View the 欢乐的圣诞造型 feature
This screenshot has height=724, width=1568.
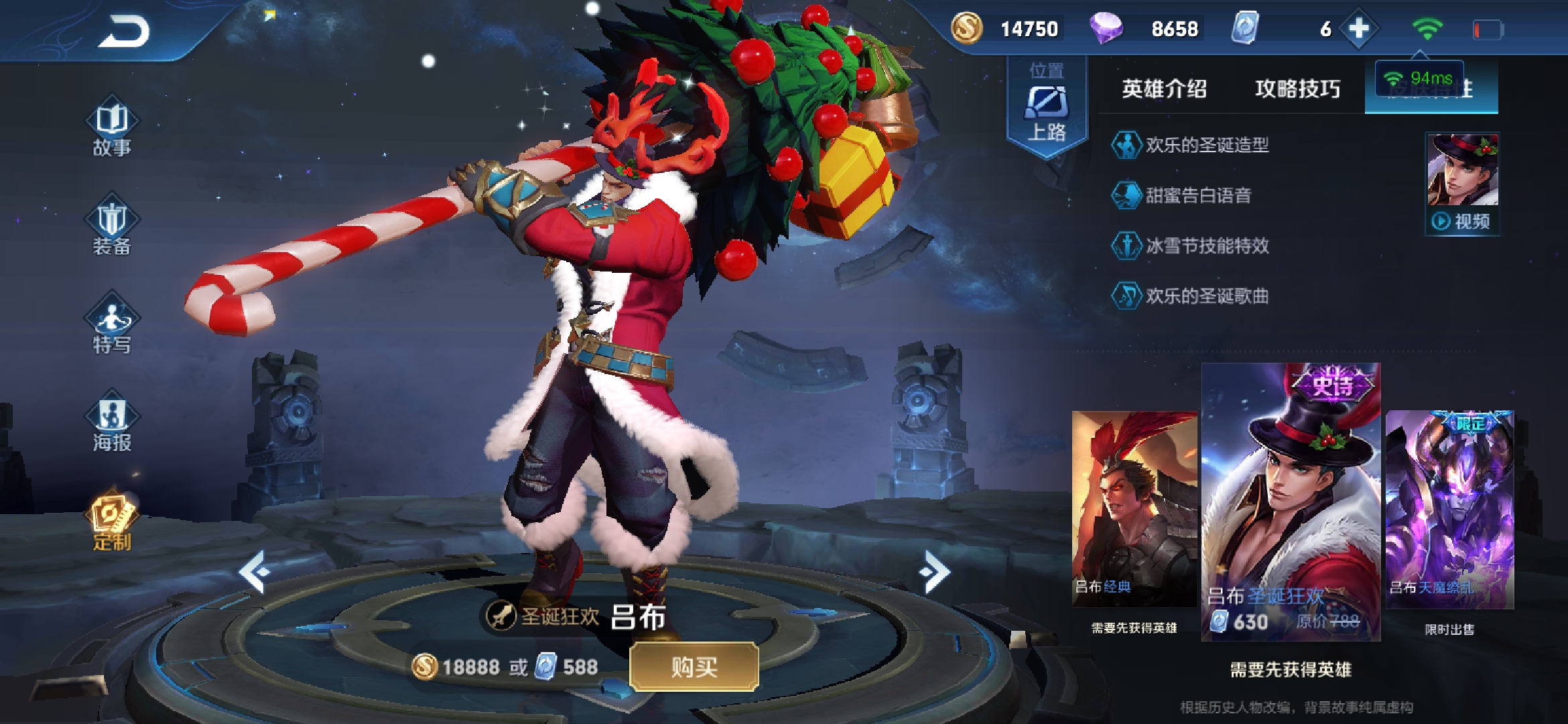pos(1206,145)
